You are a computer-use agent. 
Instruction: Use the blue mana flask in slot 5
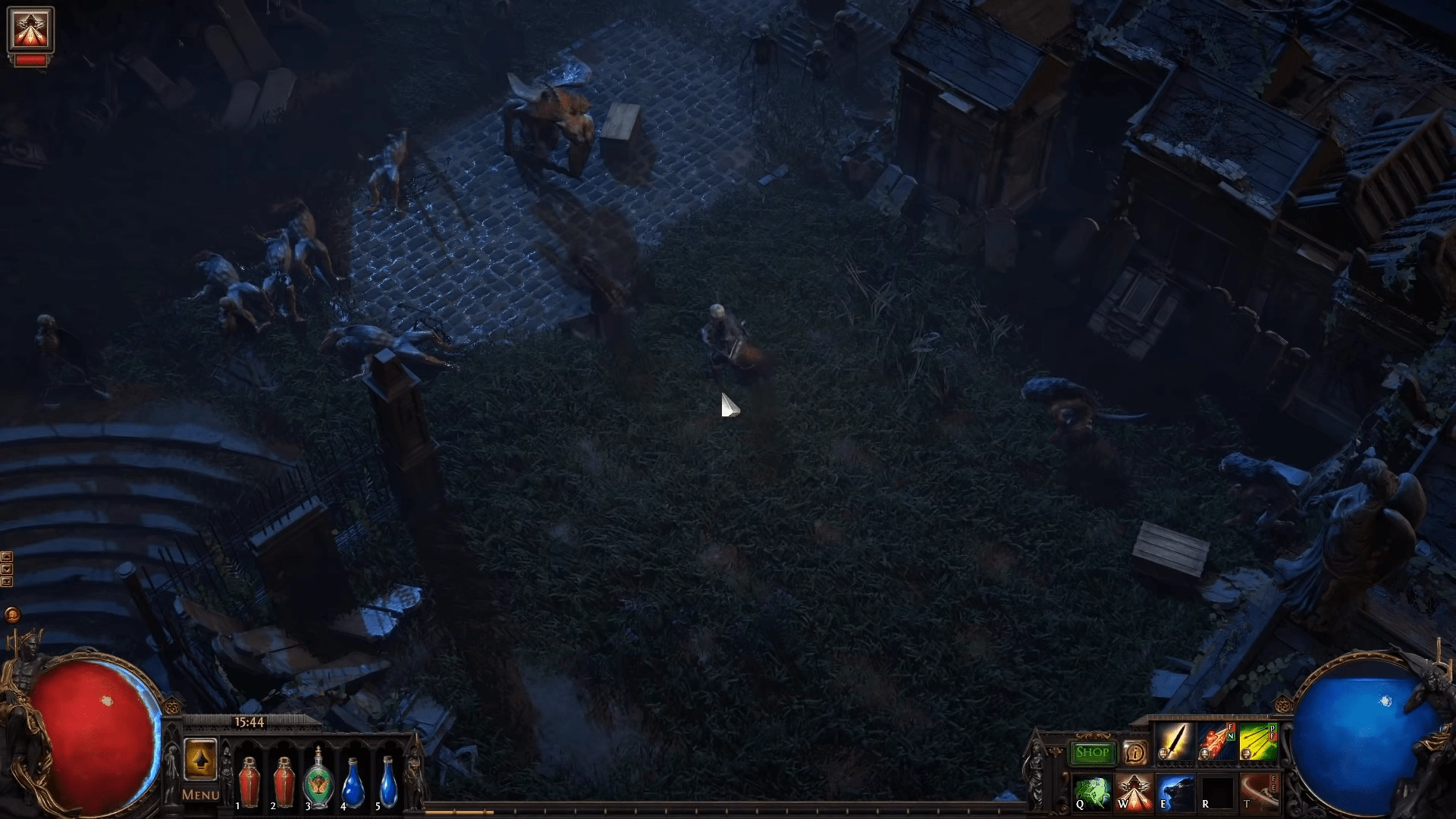388,781
